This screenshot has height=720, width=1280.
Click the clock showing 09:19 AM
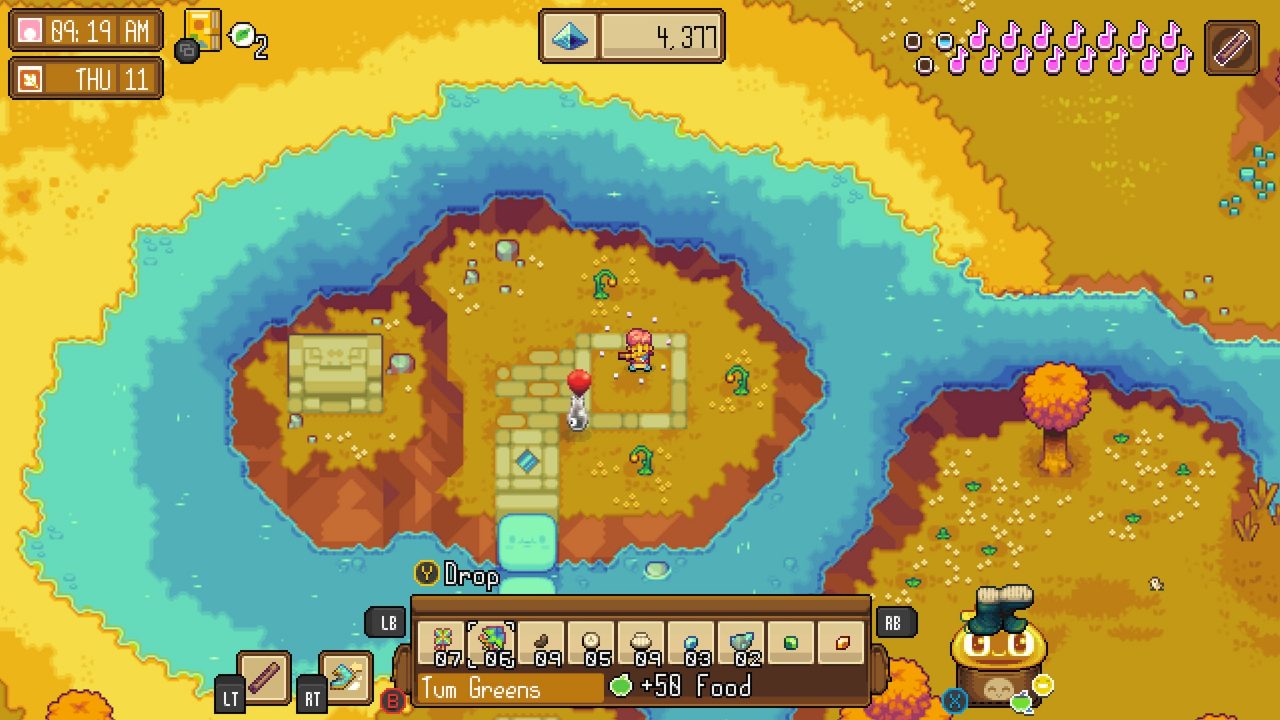(85, 31)
